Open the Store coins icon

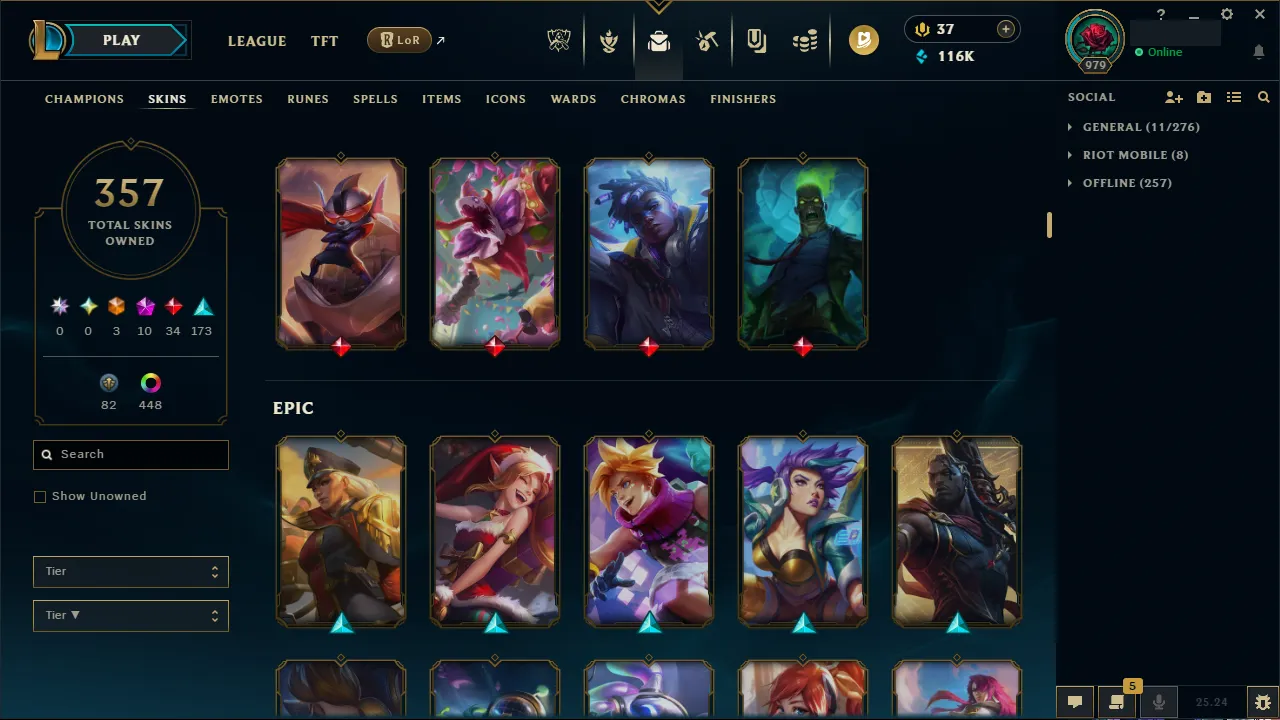click(805, 41)
